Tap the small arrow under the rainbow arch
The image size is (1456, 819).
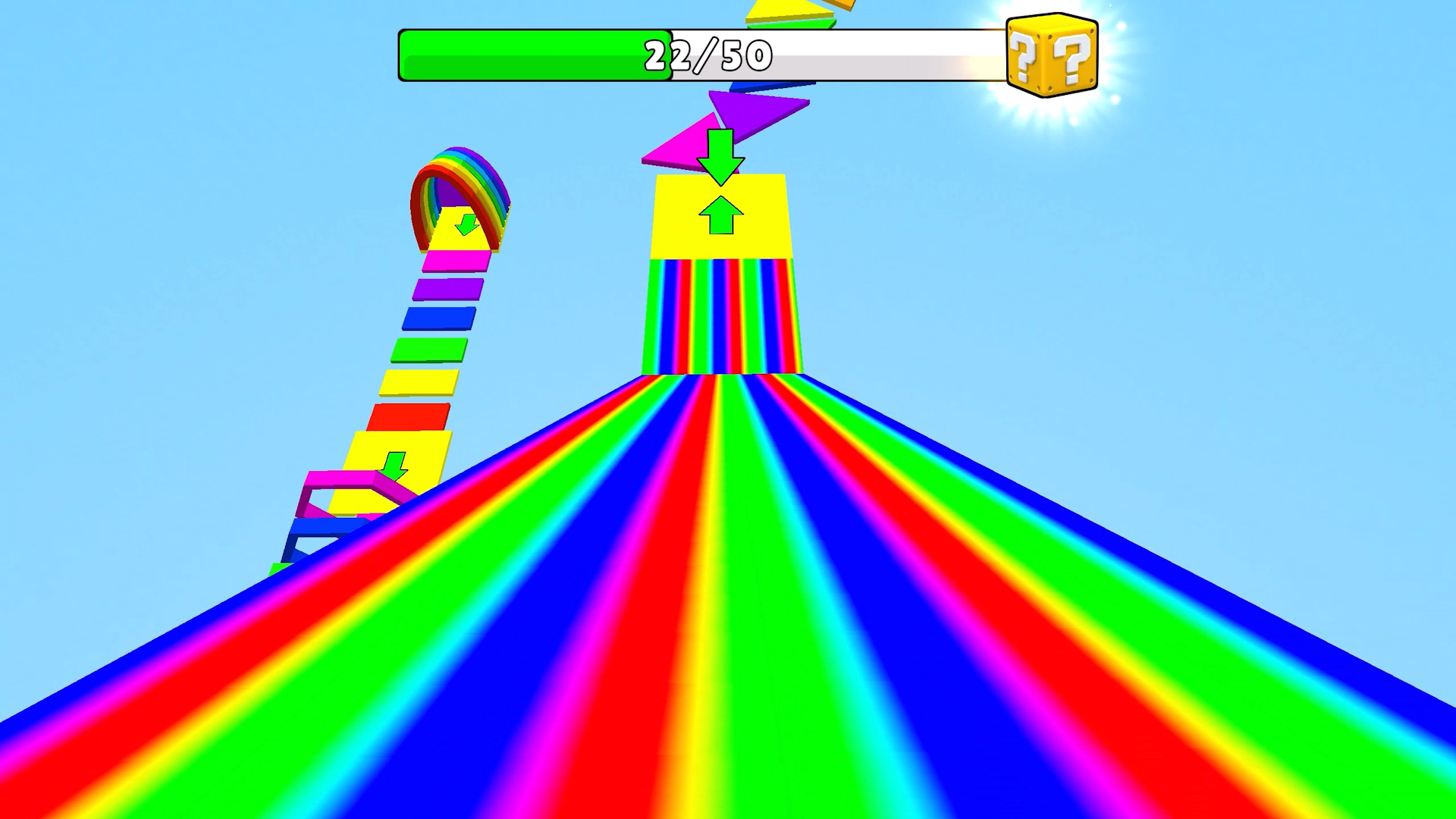tap(466, 224)
